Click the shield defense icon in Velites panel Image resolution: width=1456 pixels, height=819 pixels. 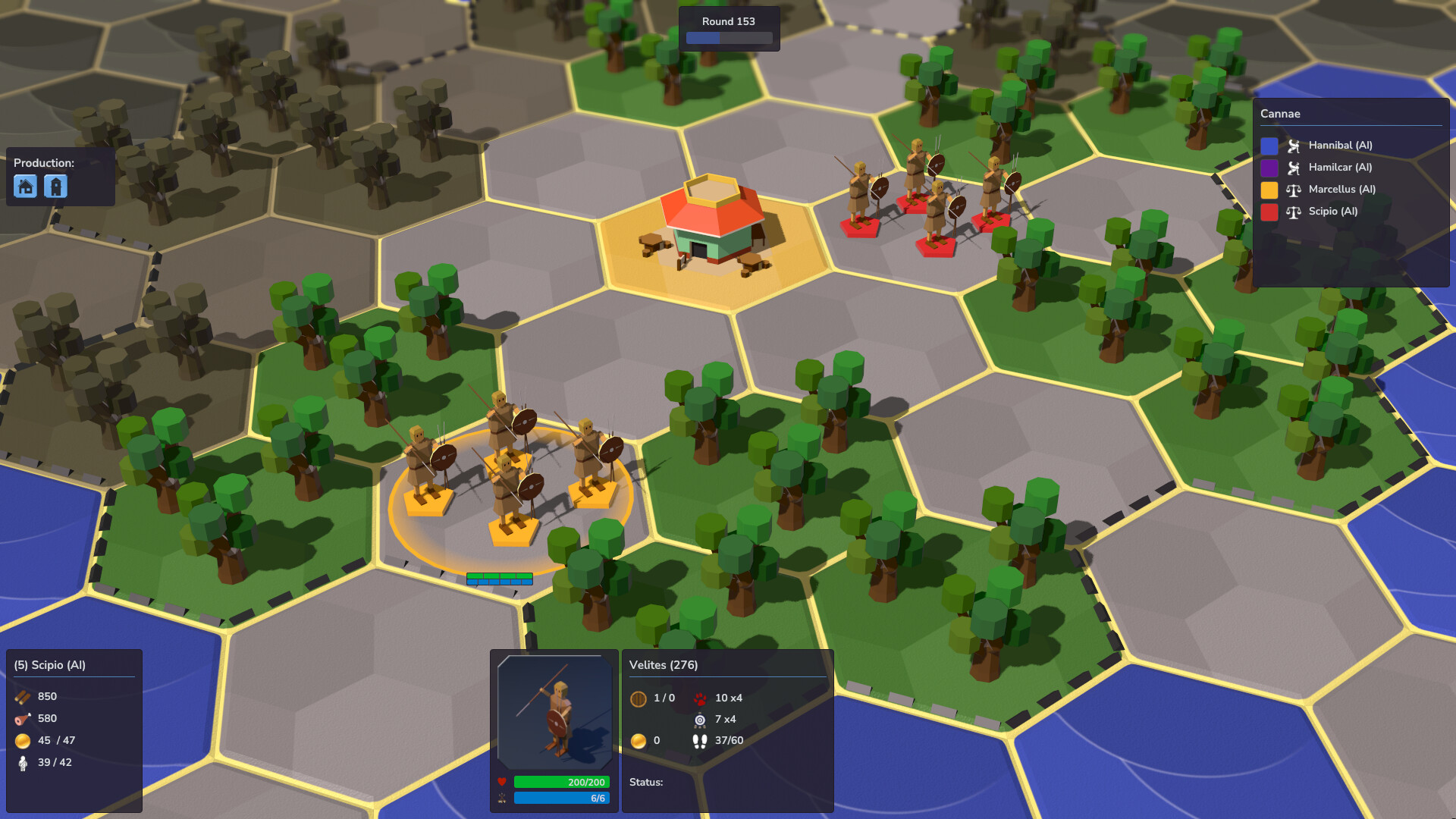[639, 698]
